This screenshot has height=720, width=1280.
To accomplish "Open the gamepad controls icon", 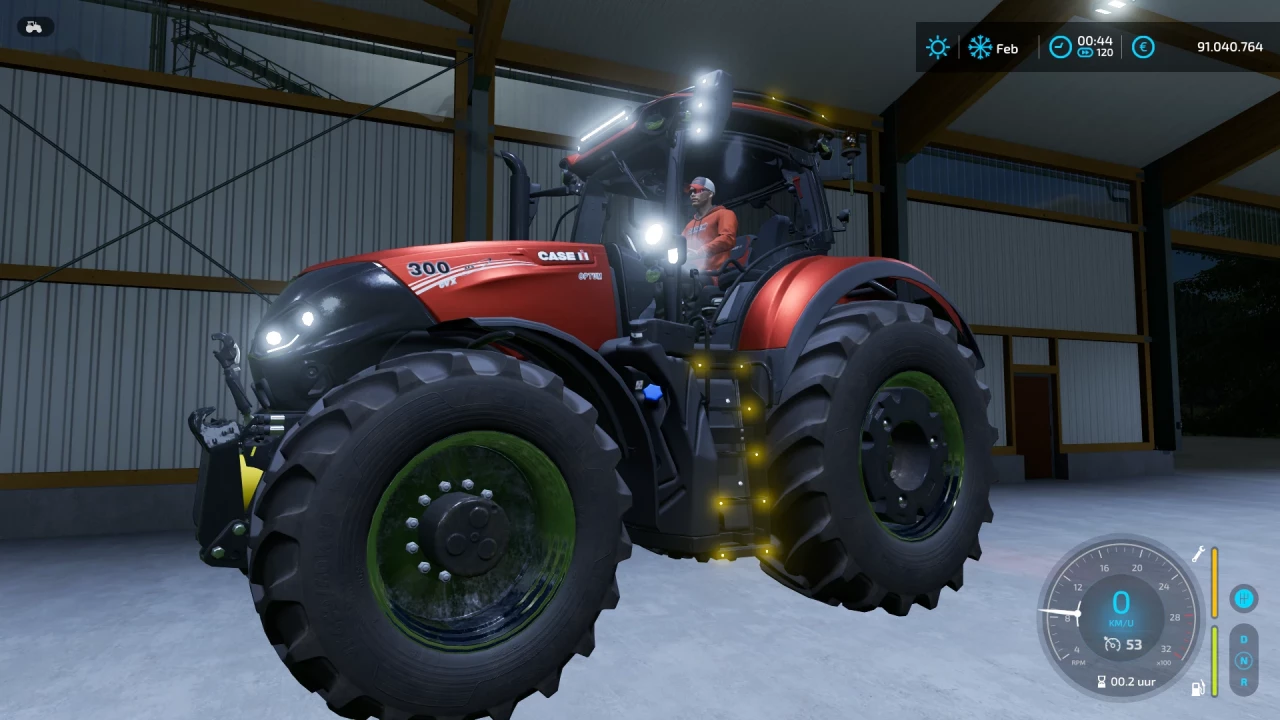I will [34, 27].
